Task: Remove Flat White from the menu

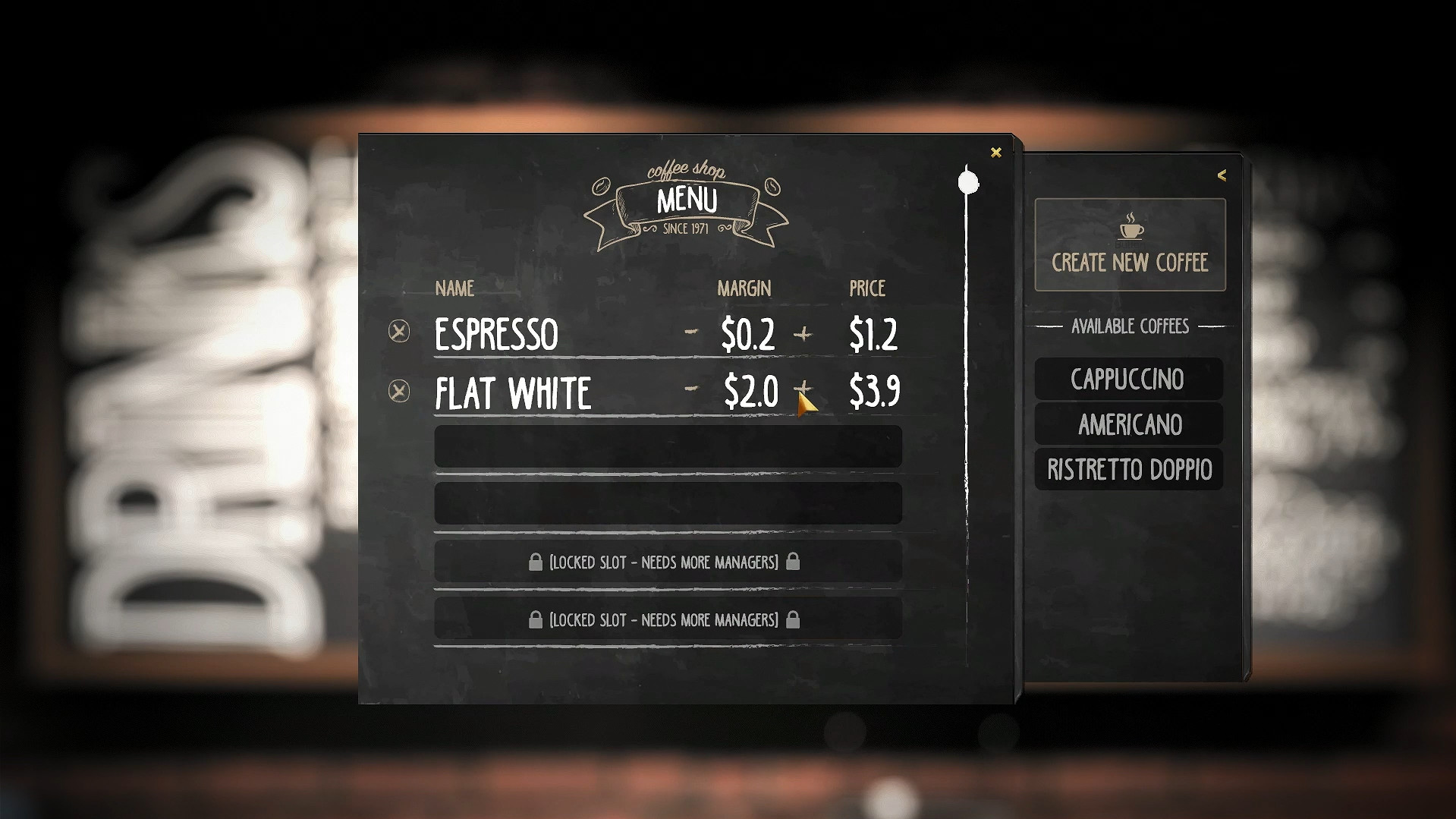Action: click(398, 391)
